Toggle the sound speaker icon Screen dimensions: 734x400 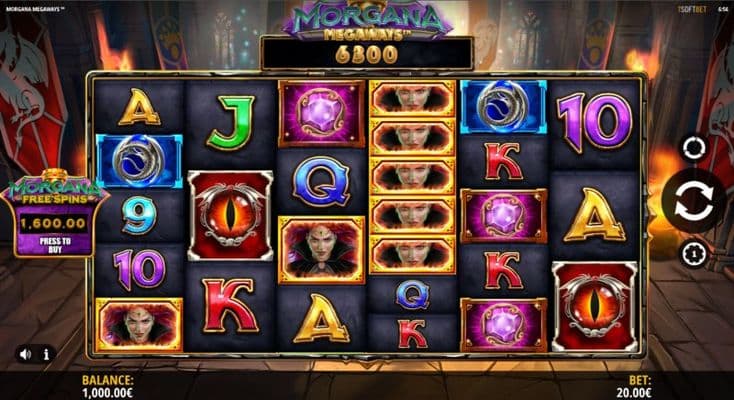click(x=25, y=353)
